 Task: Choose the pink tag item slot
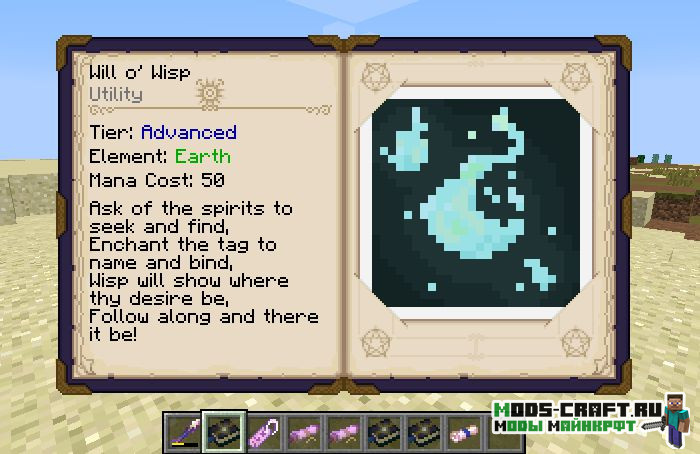pyautogui.click(x=260, y=433)
